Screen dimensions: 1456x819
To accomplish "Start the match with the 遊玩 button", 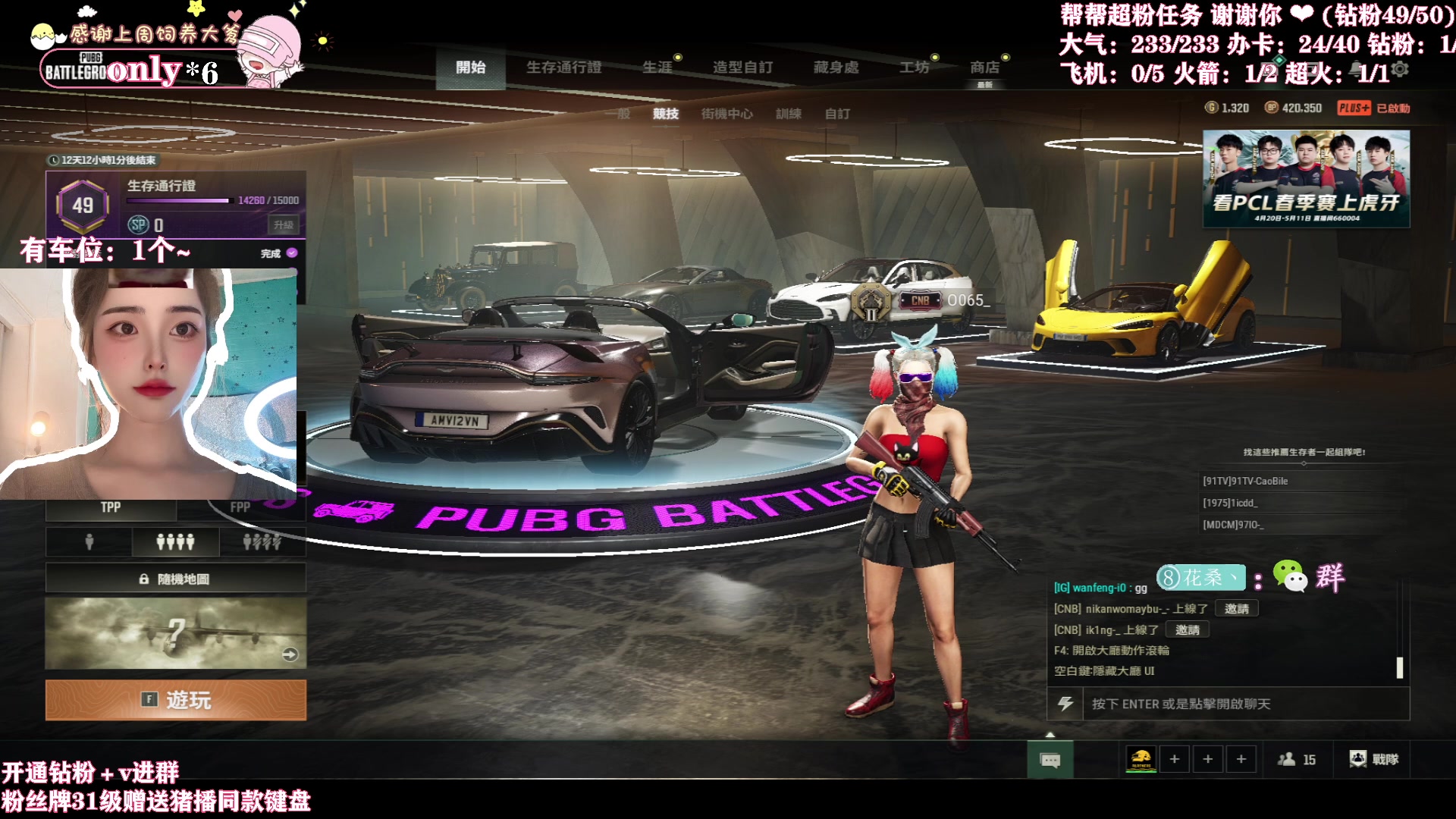I will [176, 699].
